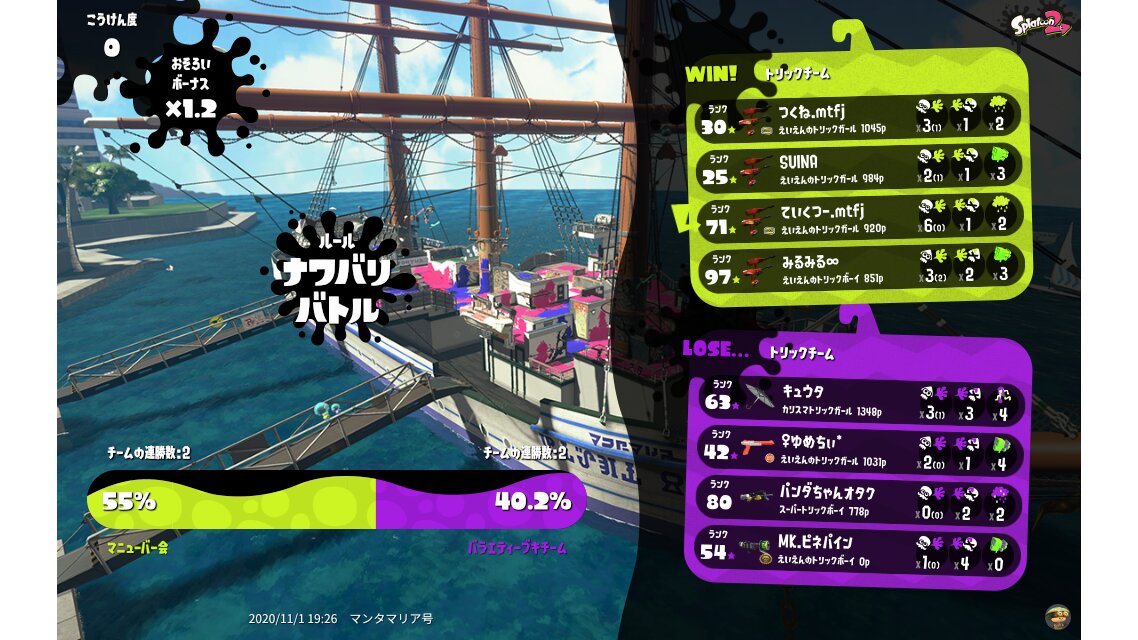Open ていくつー.mtfj player details

[858, 218]
